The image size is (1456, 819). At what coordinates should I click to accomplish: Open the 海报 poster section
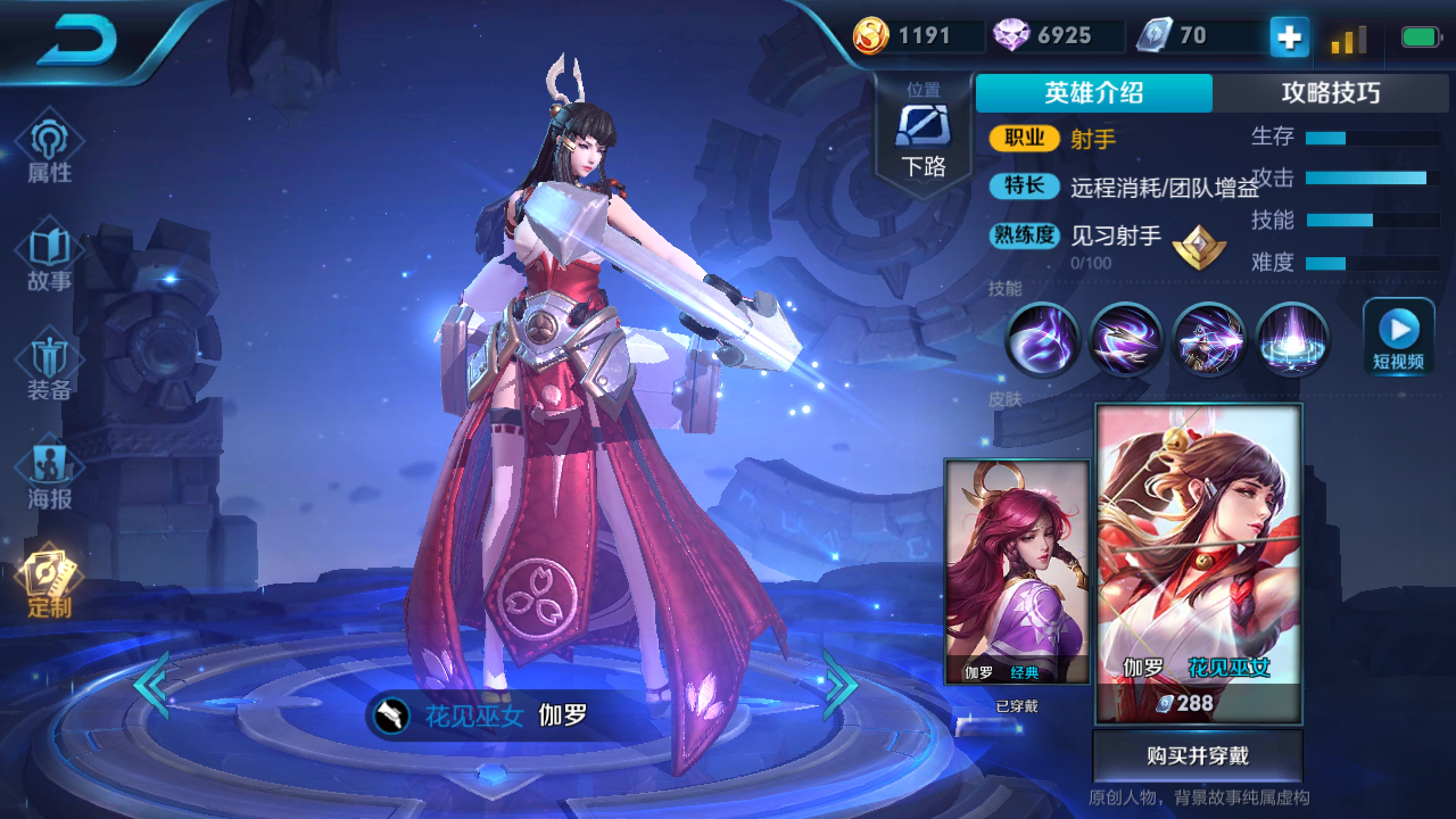tap(50, 478)
